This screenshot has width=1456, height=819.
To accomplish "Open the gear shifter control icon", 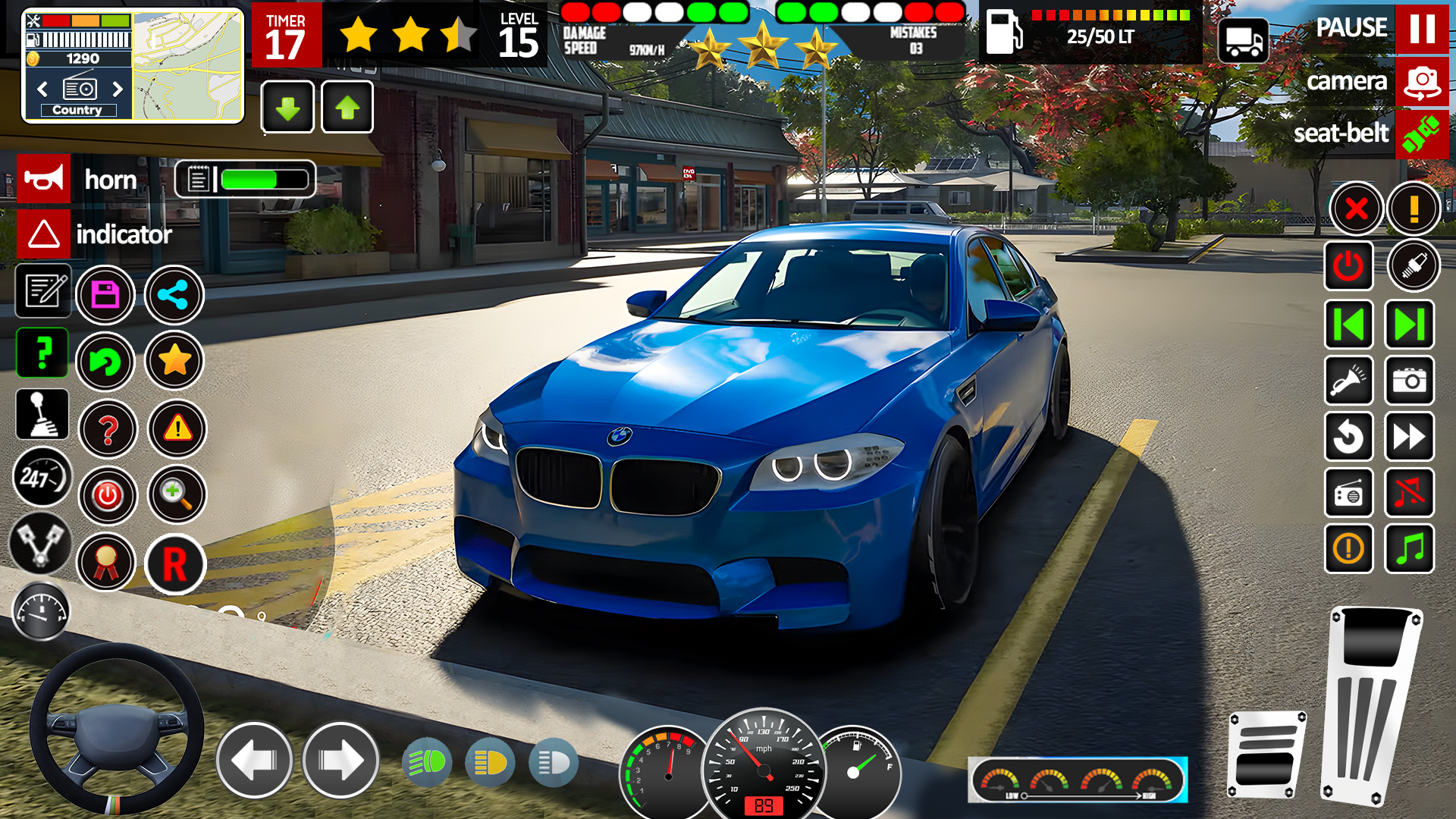I will pyautogui.click(x=42, y=414).
